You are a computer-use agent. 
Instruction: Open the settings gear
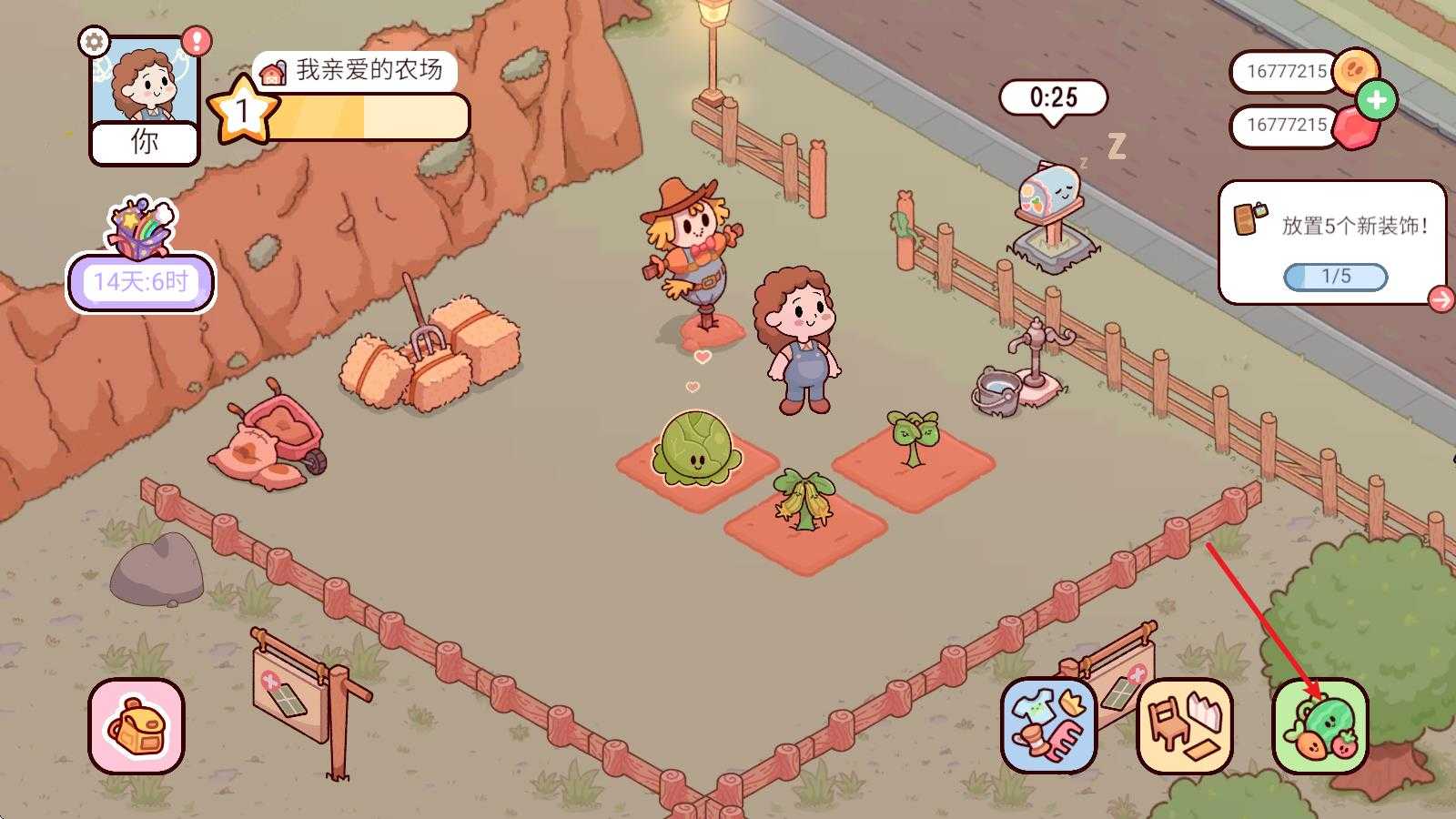(x=92, y=41)
